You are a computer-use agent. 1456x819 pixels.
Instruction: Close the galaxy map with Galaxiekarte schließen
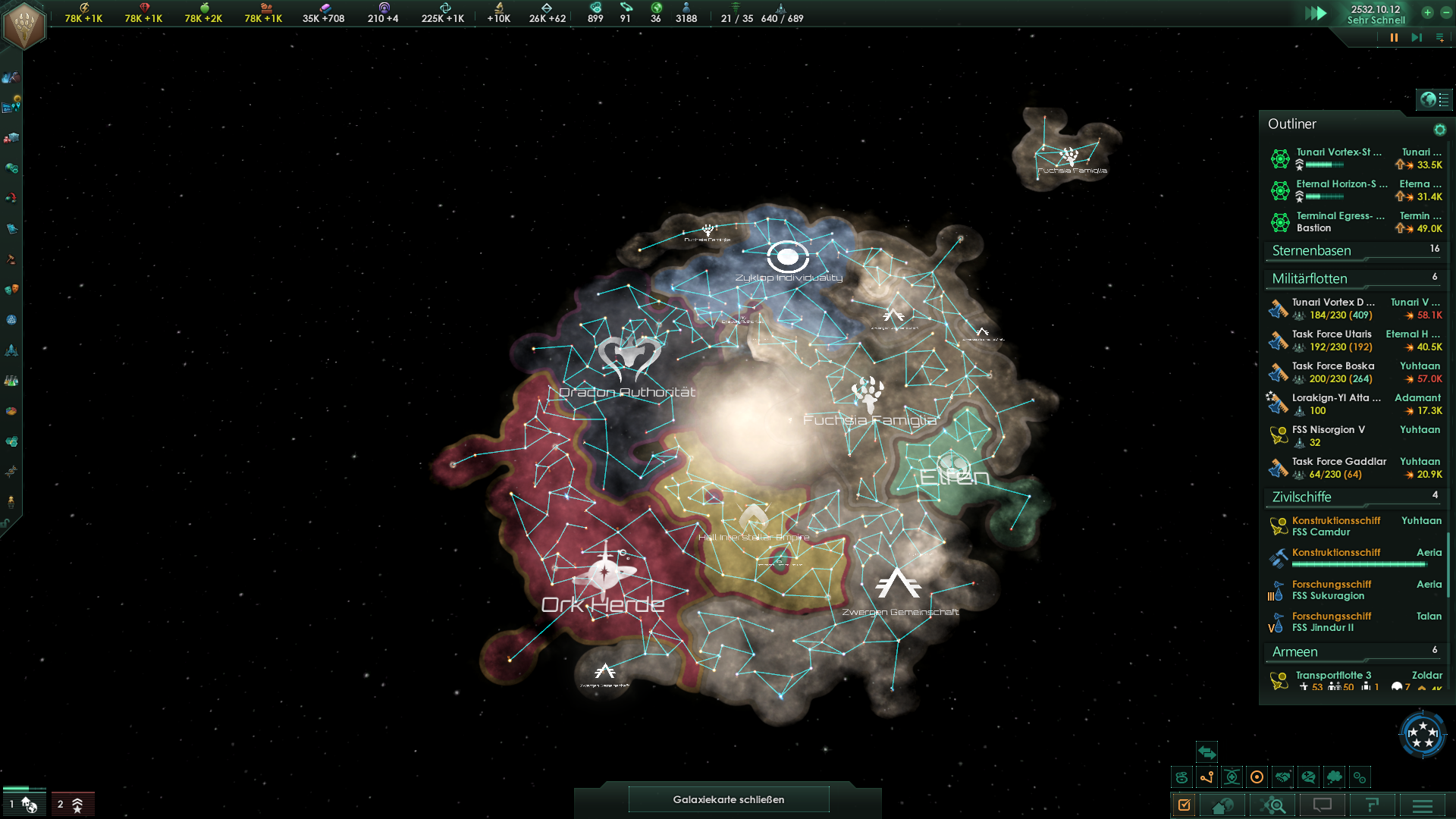point(728,799)
